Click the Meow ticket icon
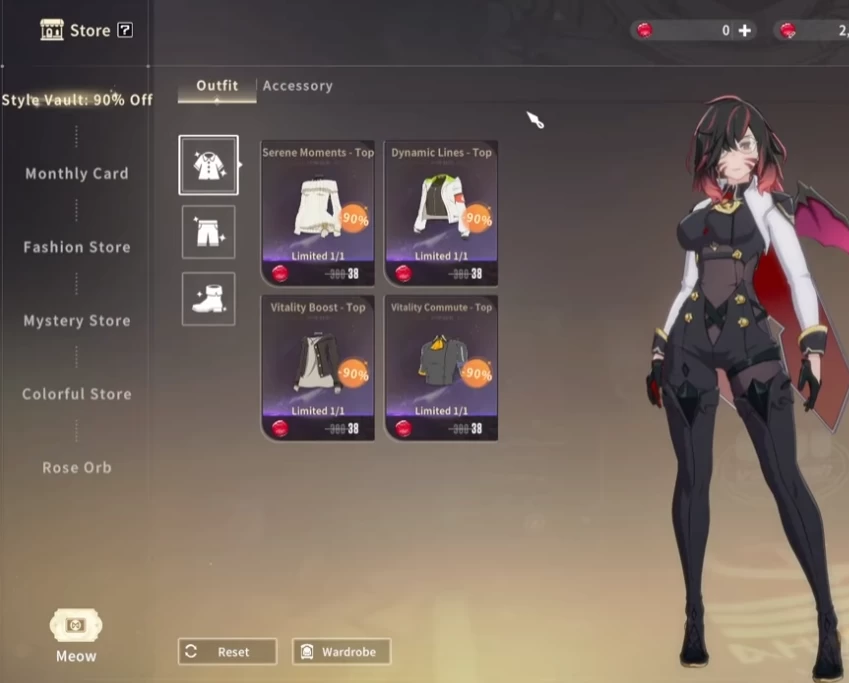Image resolution: width=849 pixels, height=683 pixels. click(x=76, y=627)
